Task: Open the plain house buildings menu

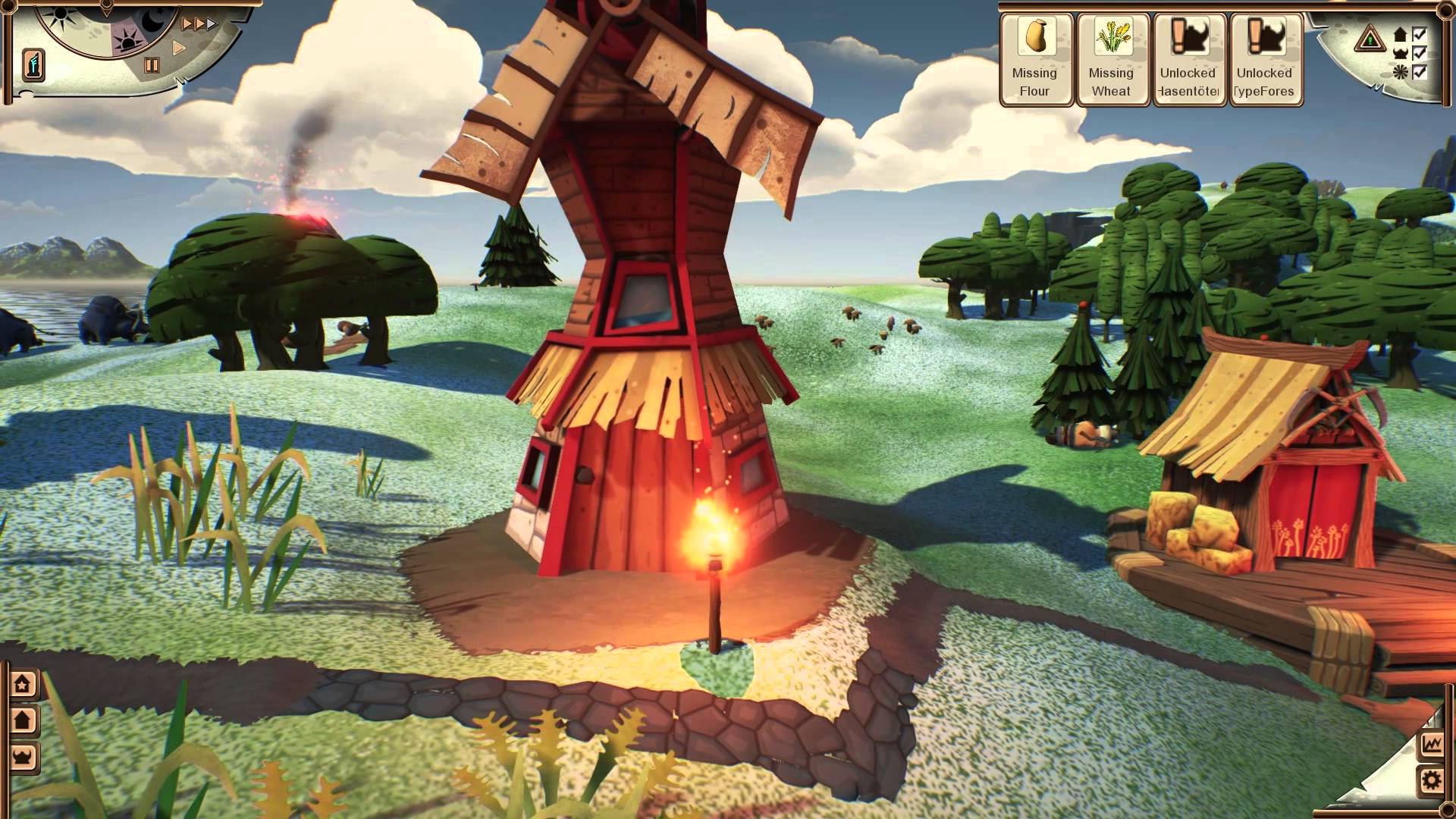Action: pyautogui.click(x=24, y=720)
